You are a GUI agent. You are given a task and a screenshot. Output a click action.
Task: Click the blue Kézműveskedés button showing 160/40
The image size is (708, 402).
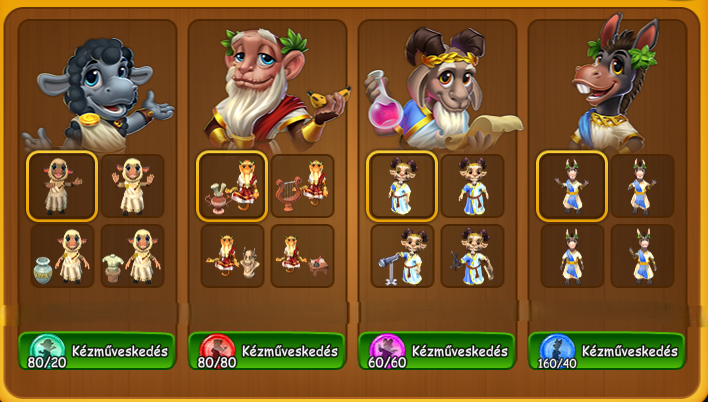click(x=607, y=351)
